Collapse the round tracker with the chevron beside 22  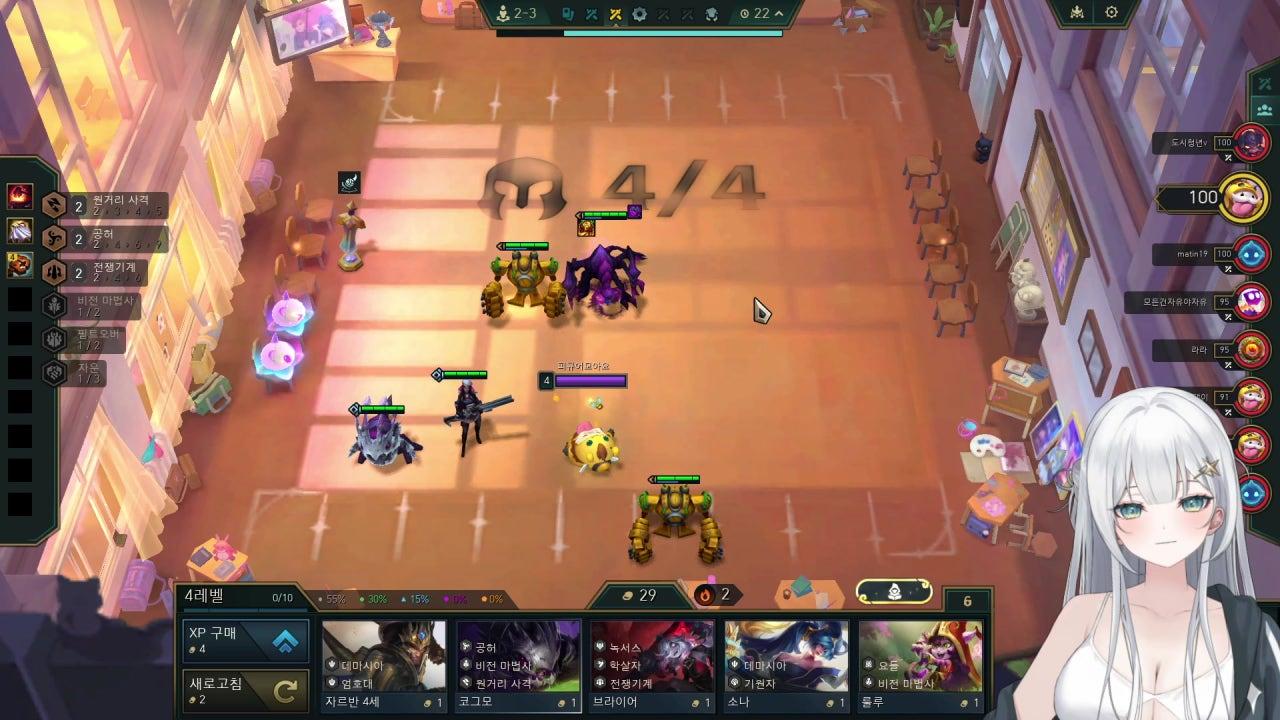[779, 15]
